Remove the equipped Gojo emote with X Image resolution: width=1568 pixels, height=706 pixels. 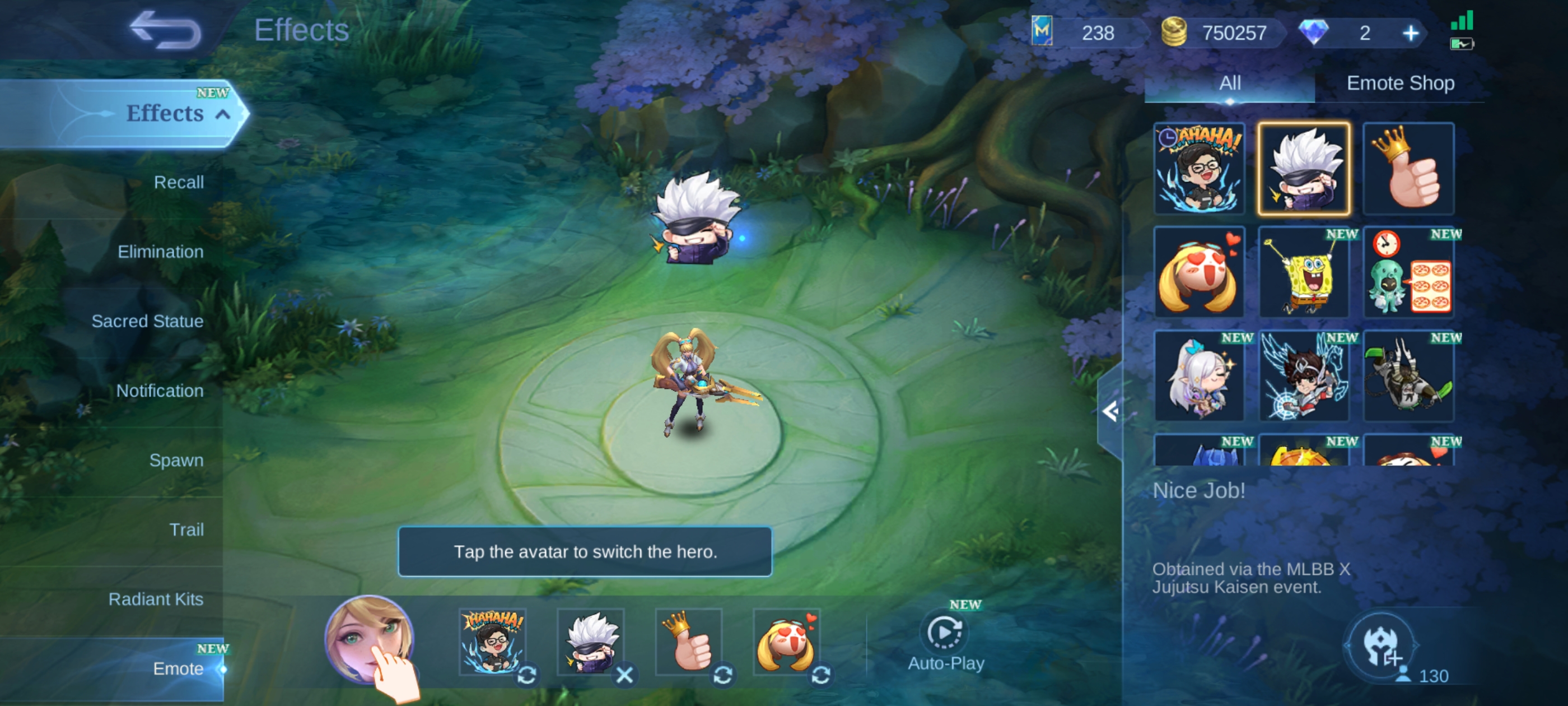[624, 675]
